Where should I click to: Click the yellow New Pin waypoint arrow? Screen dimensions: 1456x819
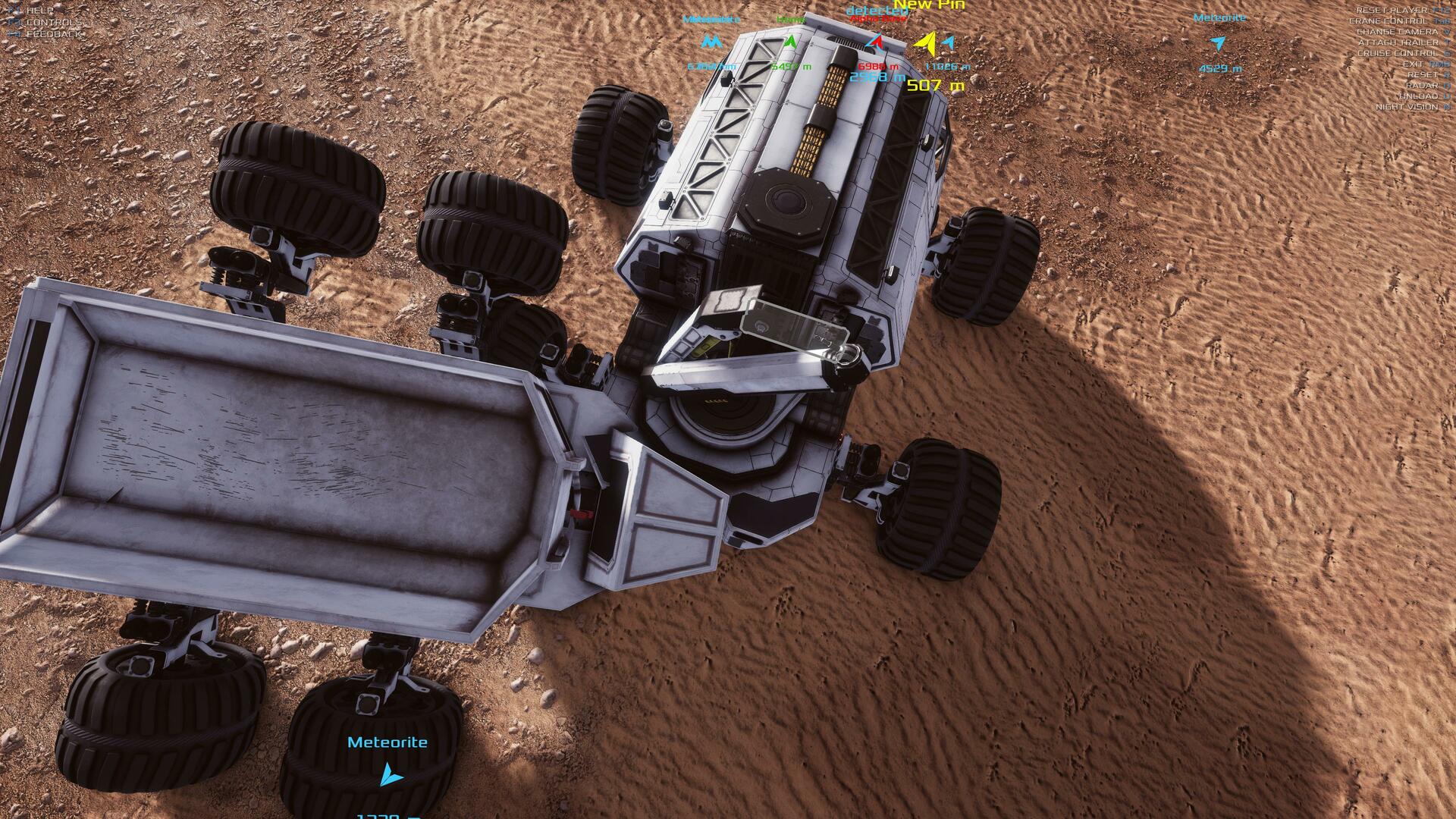pyautogui.click(x=926, y=43)
